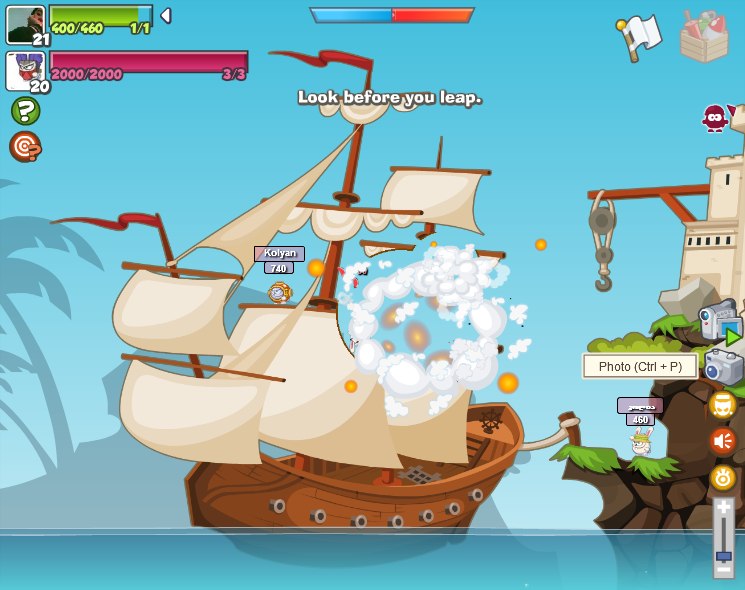Collapse team panel with the white arrow

165,16
